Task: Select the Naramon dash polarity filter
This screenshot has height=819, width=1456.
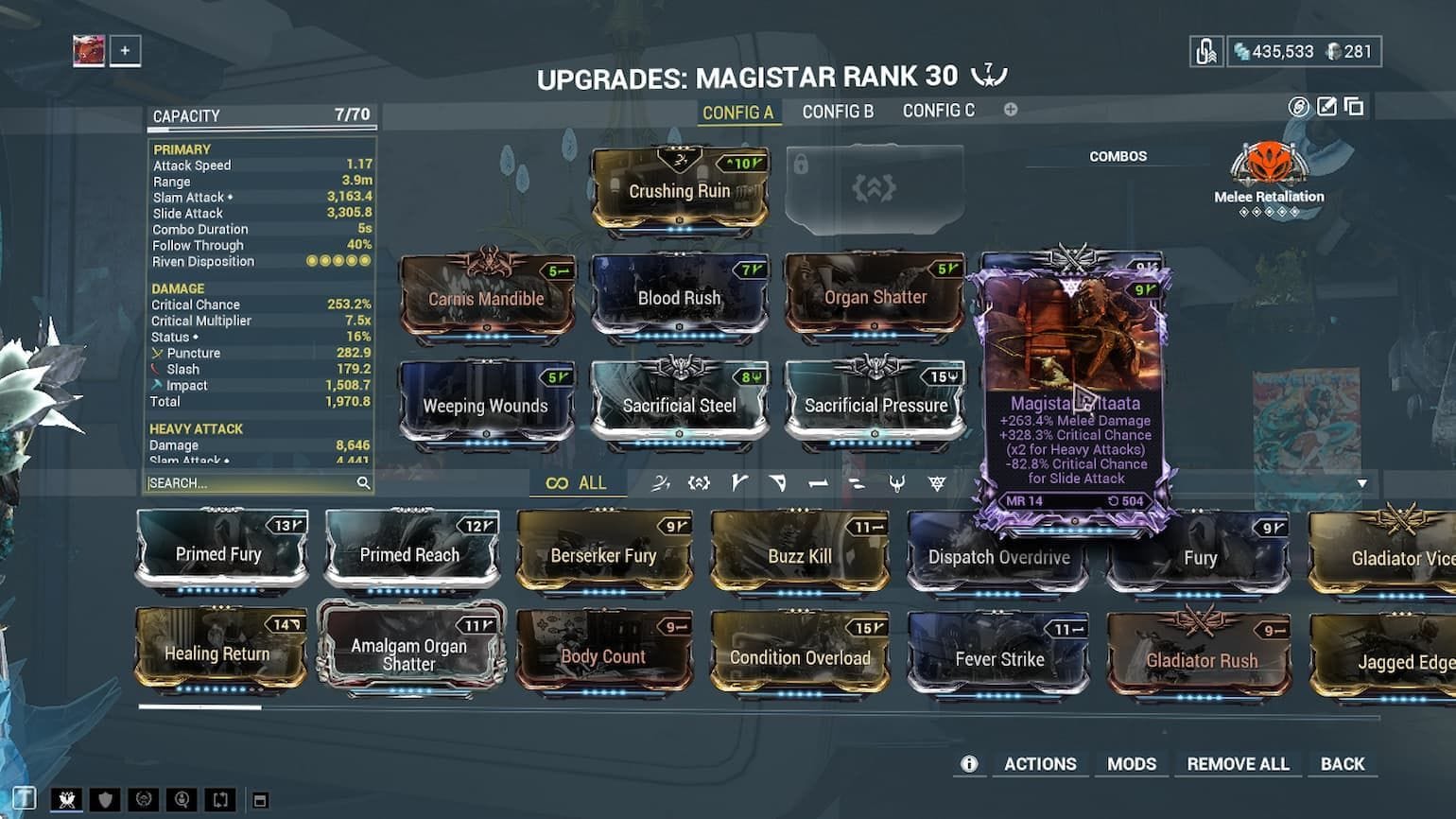Action: click(x=819, y=483)
